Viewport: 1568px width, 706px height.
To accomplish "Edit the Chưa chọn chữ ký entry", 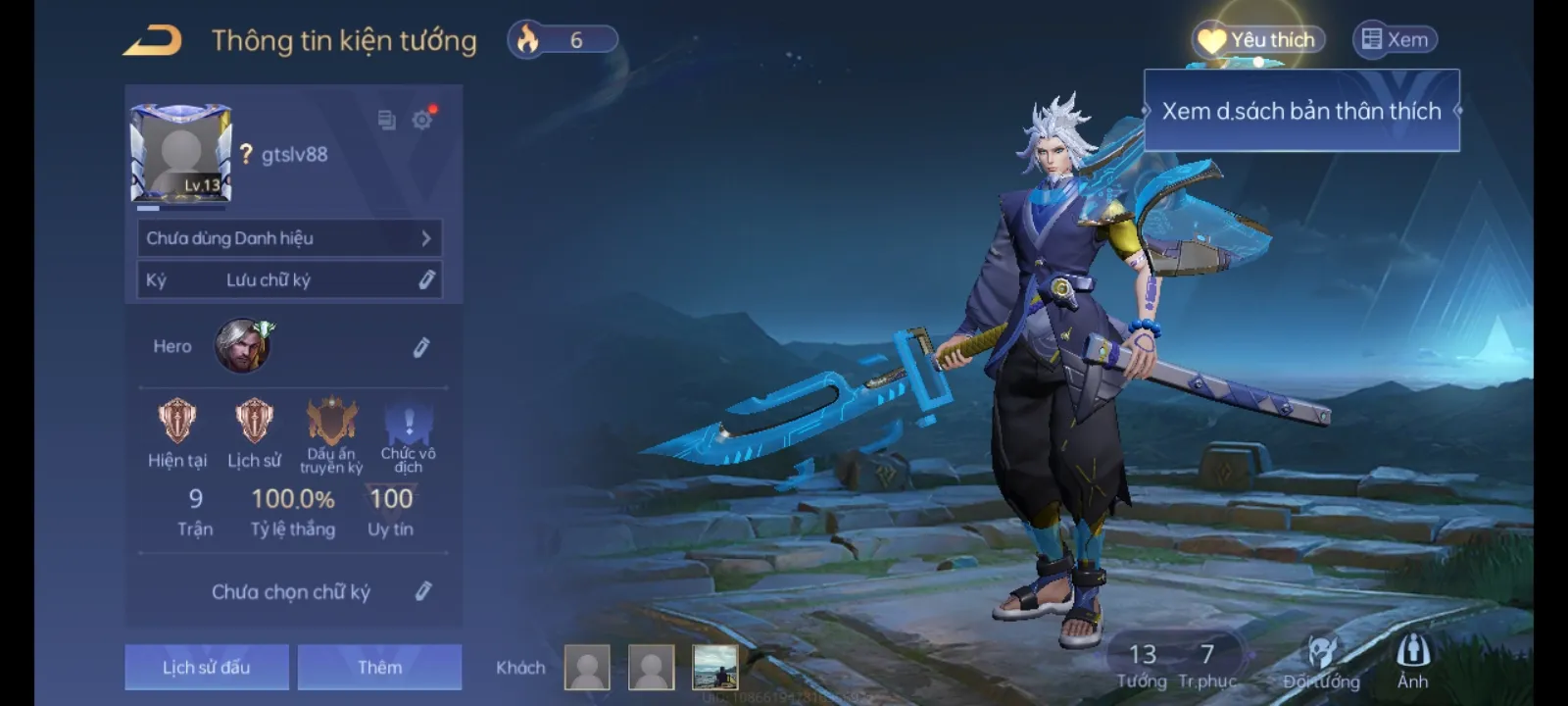I will tap(423, 591).
